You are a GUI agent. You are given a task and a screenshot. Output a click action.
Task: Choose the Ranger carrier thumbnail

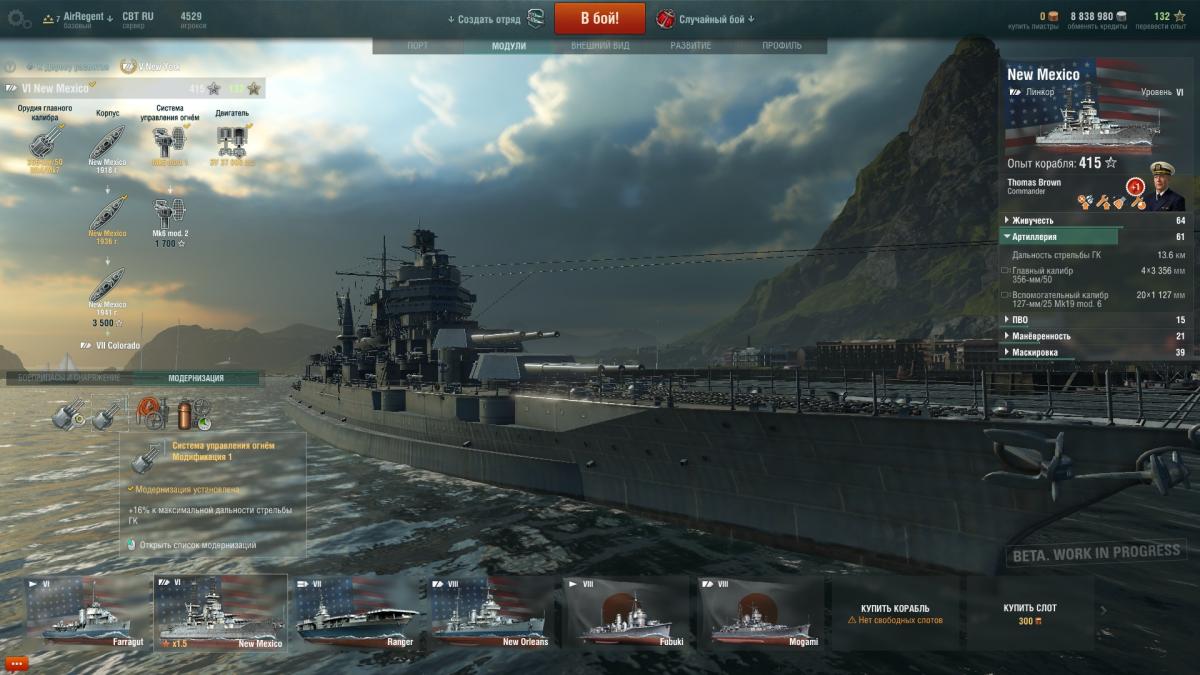coord(355,611)
